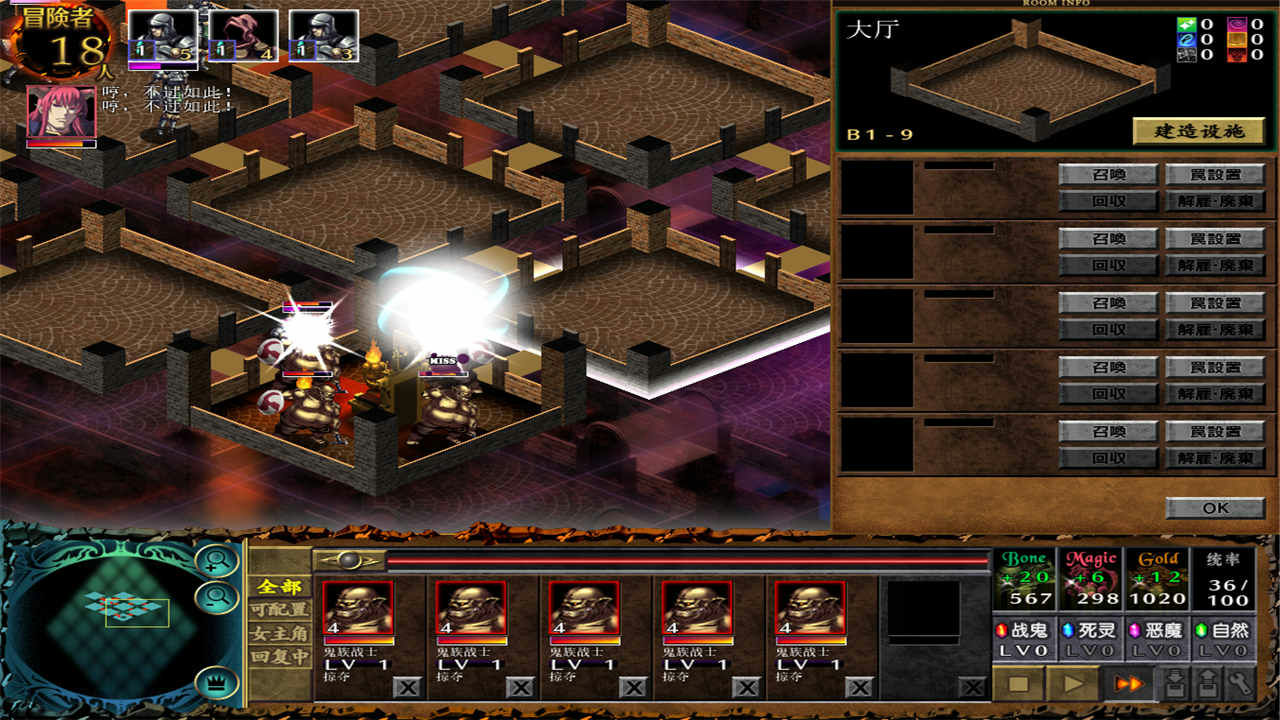Screen dimensions: 1280x720
Task: Activate fast-forward speed
Action: pos(1127,684)
